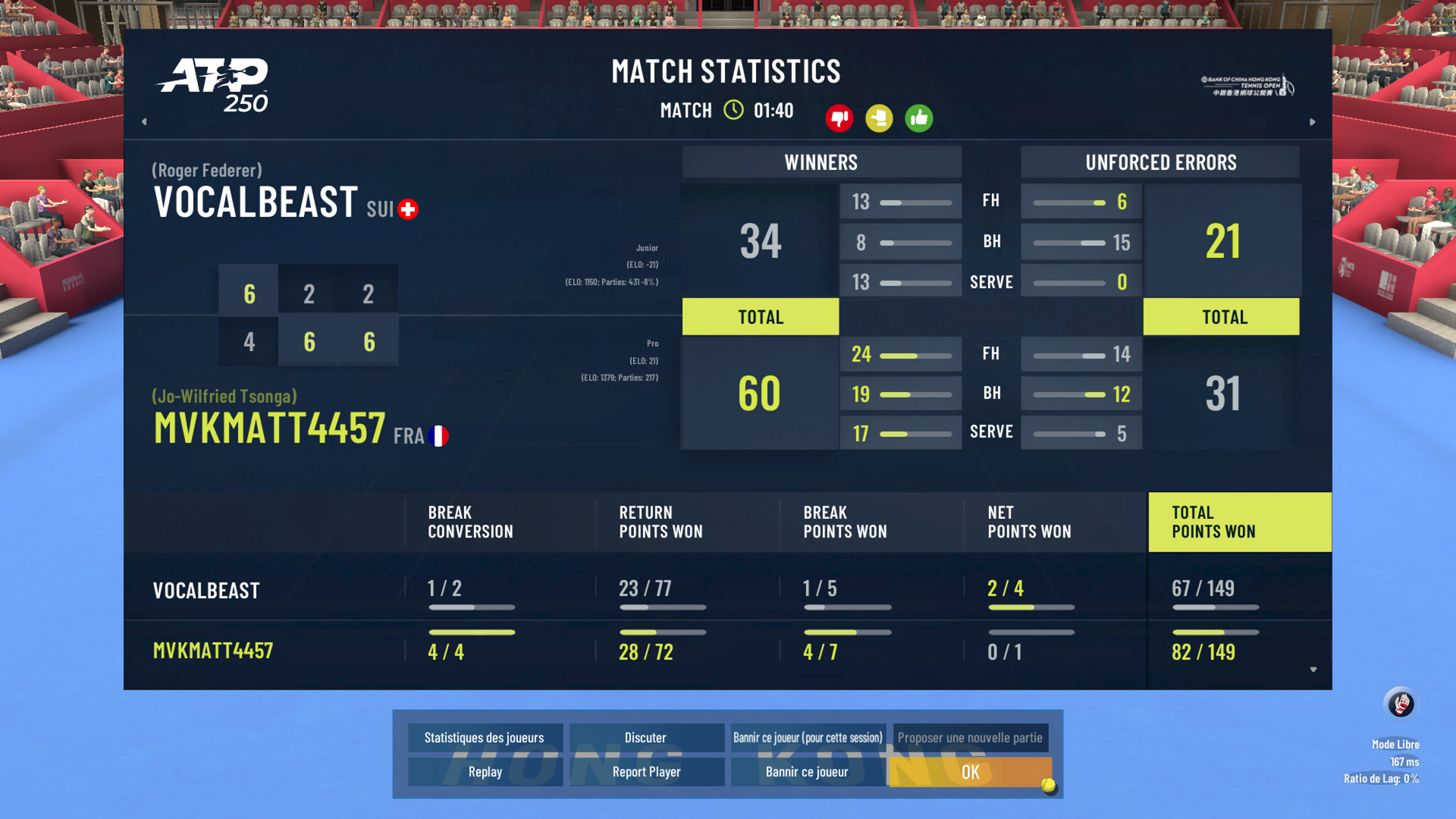
Task: Select the yellow neutral hand rating
Action: point(879,118)
